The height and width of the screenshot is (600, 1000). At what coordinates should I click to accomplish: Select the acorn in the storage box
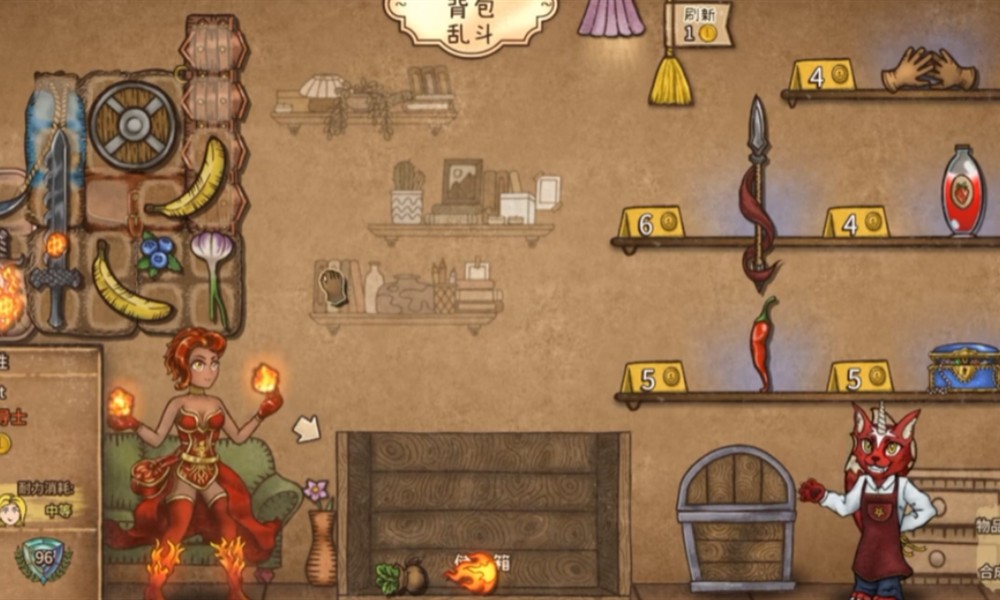(403, 576)
